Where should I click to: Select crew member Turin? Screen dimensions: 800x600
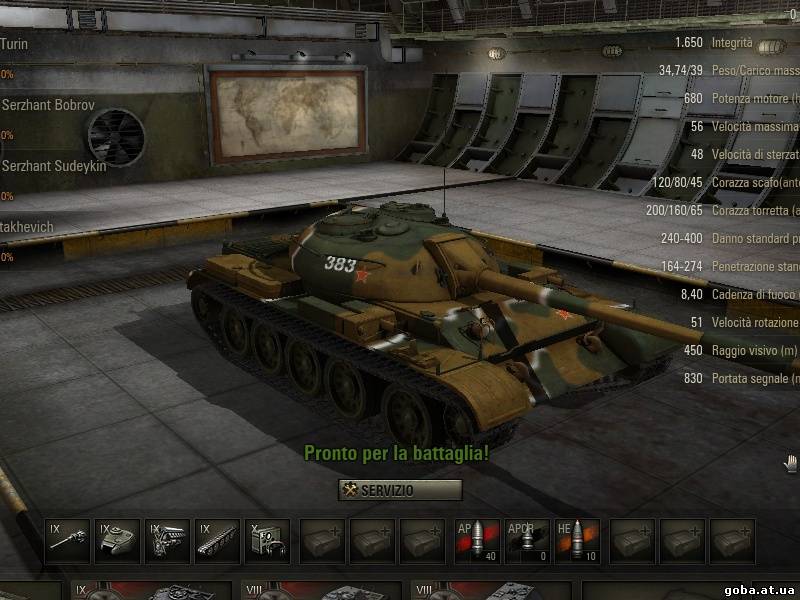15,44
